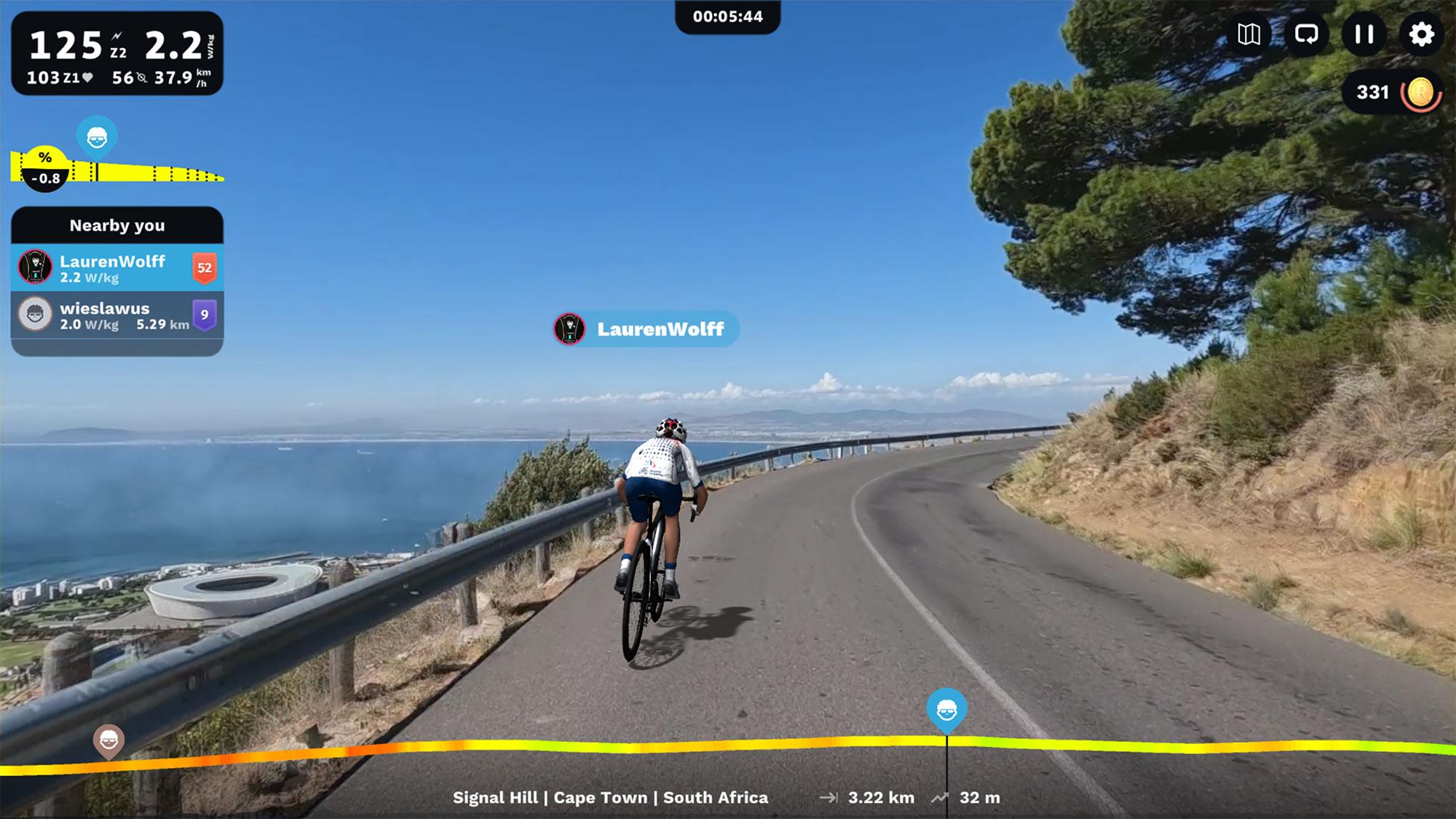Click the elapsed time 00:05:44
This screenshot has width=1456, height=819.
[x=728, y=16]
